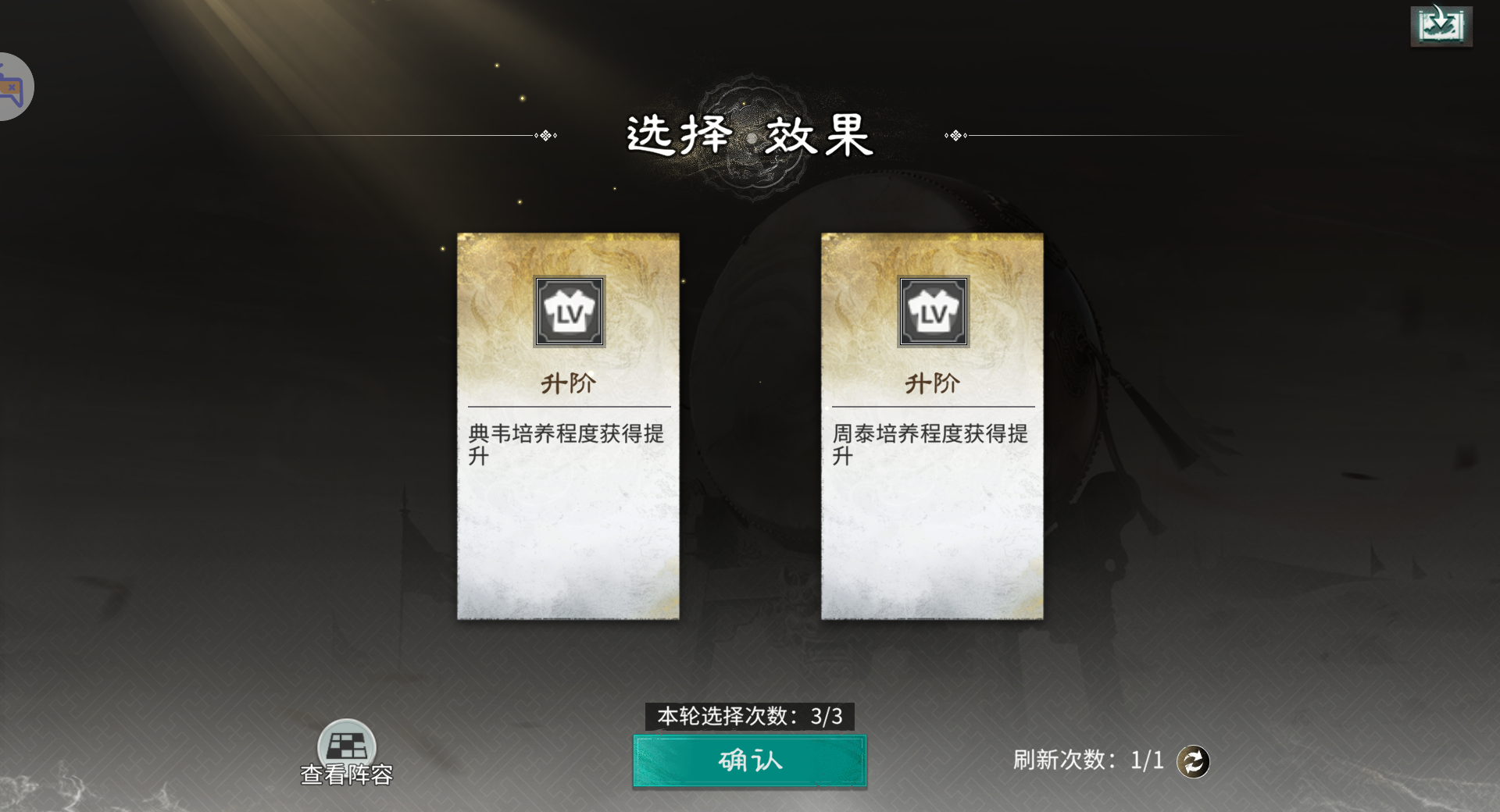Toggle selection of the left effect card
This screenshot has width=1500, height=812.
click(x=570, y=507)
